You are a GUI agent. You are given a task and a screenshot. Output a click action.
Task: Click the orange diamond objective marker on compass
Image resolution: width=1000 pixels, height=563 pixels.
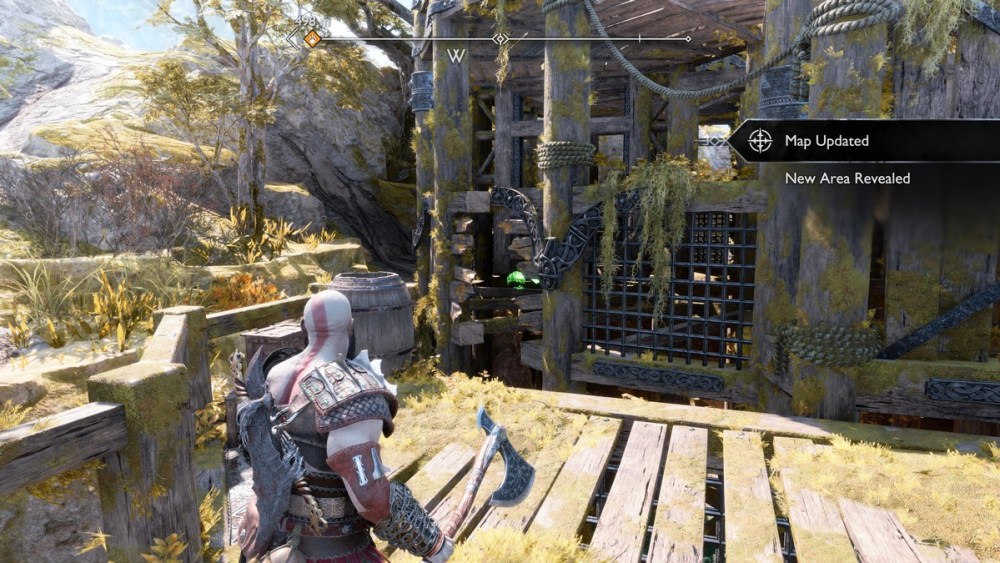coord(312,39)
